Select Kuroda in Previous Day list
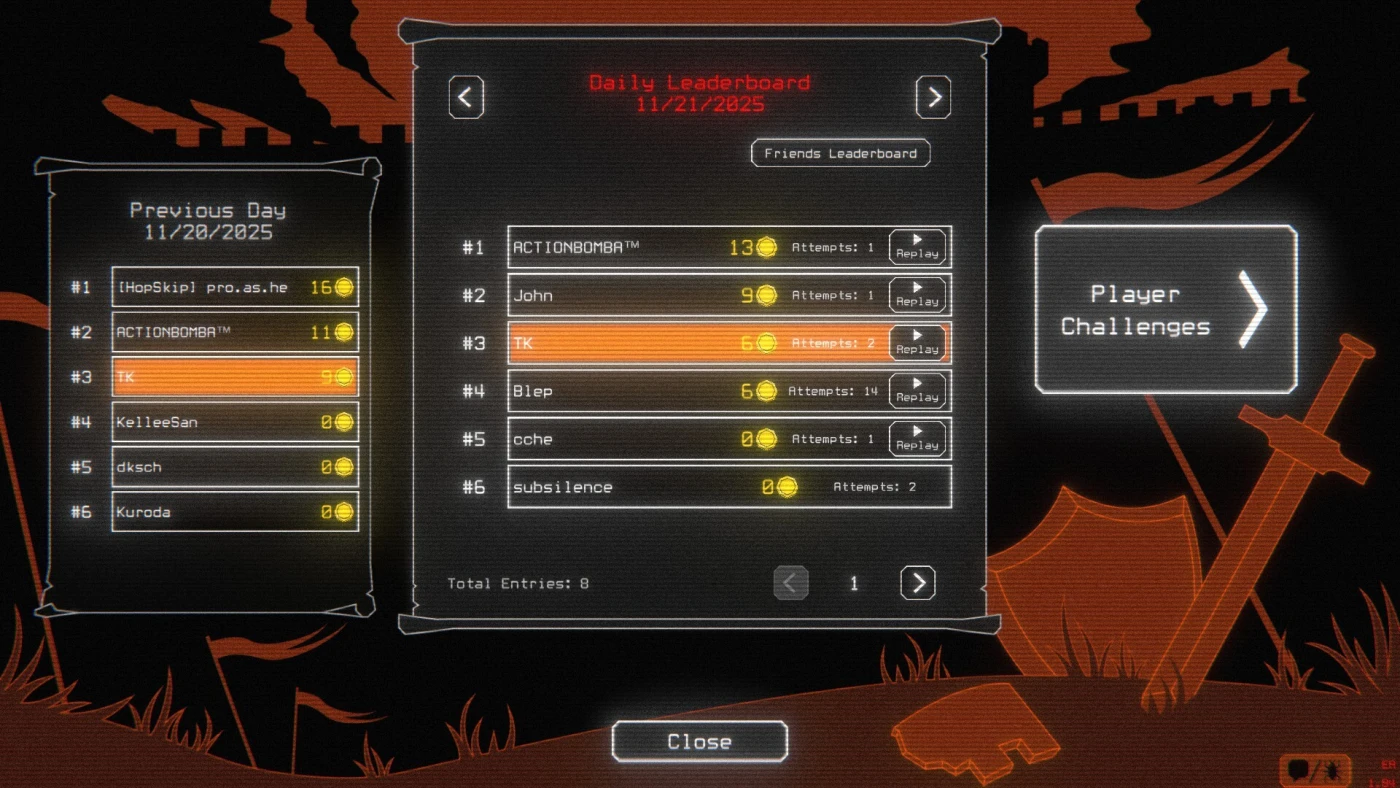The height and width of the screenshot is (788, 1400). tap(234, 512)
